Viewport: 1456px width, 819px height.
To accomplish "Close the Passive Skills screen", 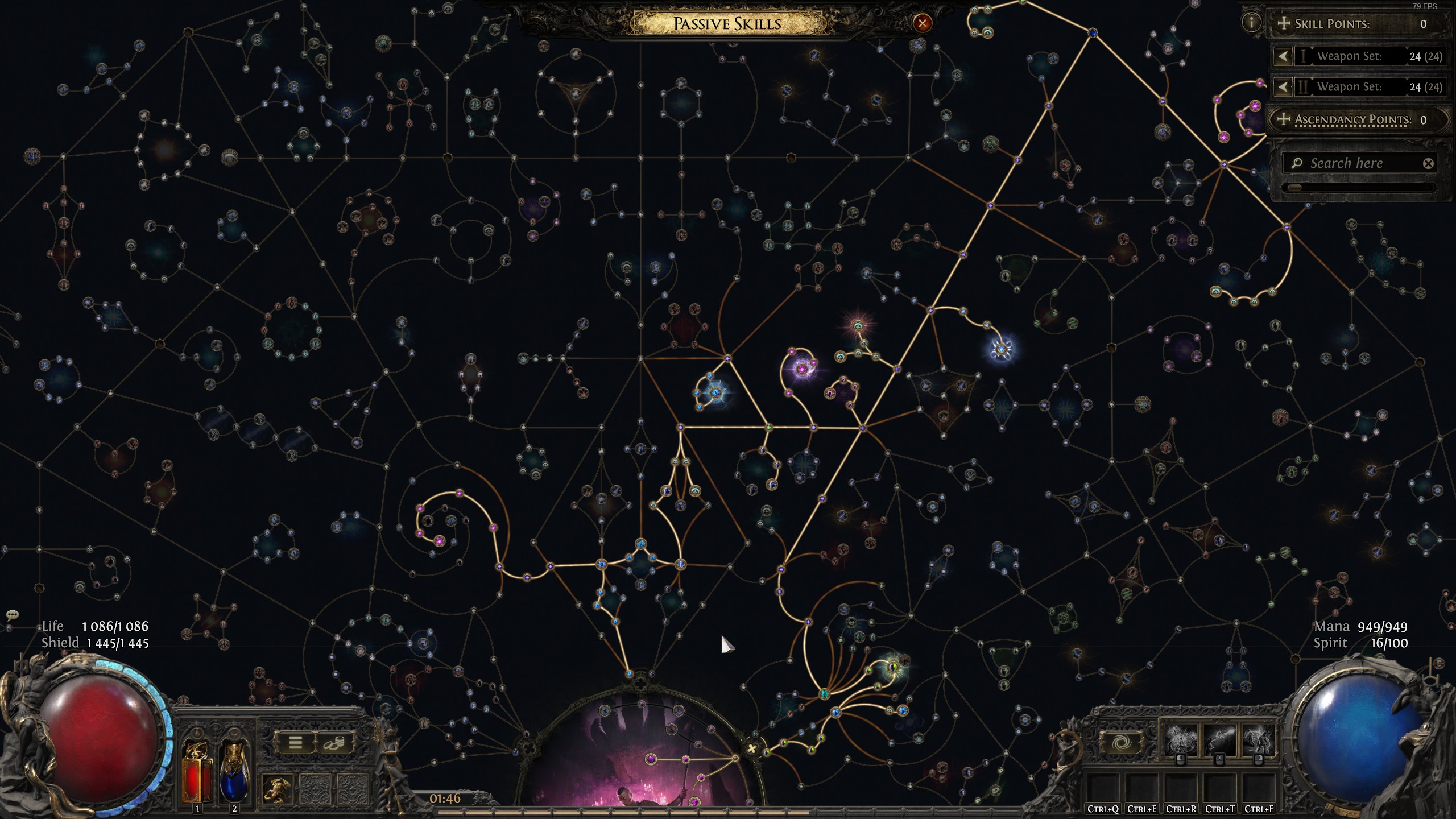I will pos(922,23).
